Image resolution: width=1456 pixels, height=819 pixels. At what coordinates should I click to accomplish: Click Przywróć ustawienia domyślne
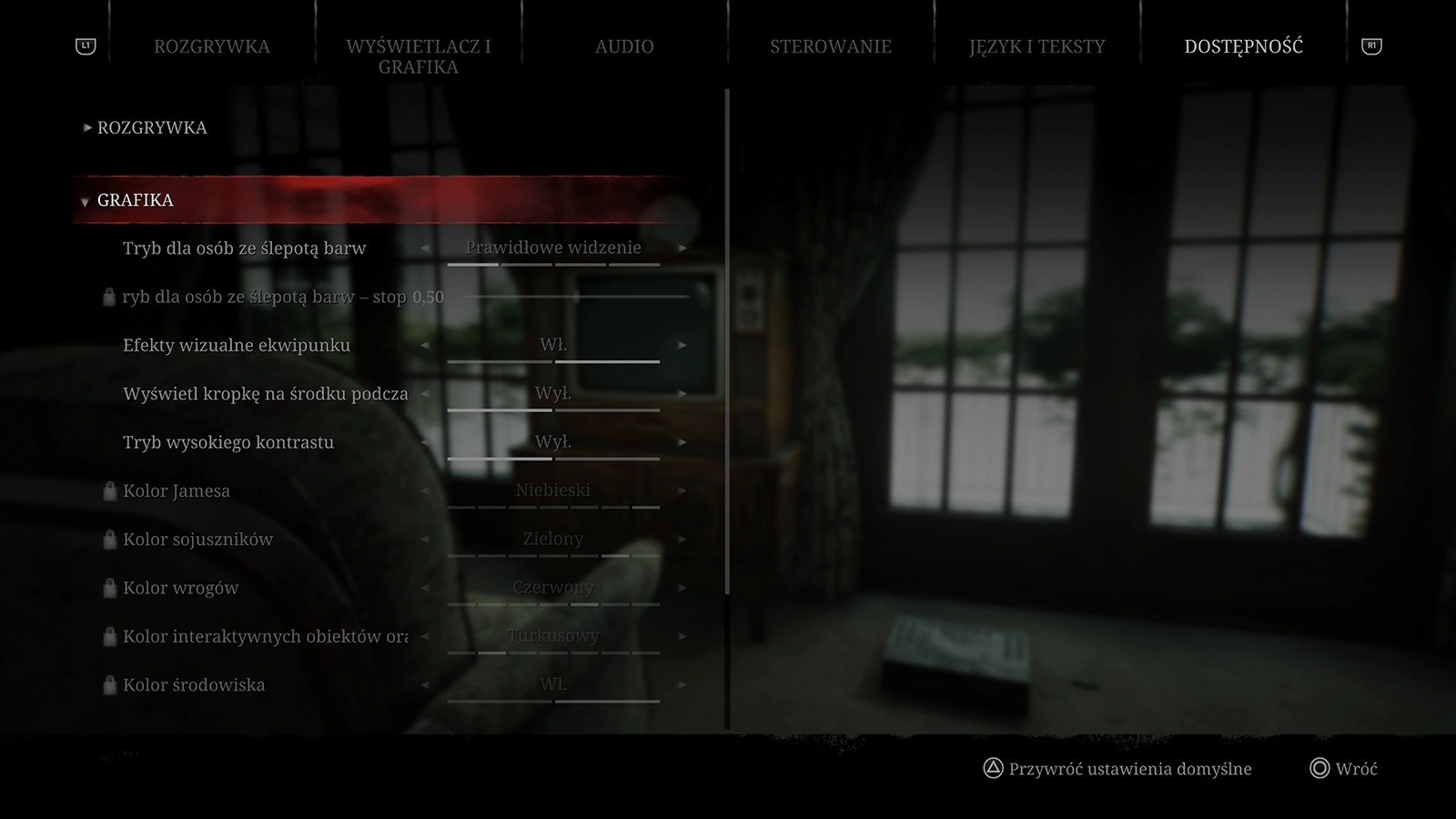tap(1129, 769)
